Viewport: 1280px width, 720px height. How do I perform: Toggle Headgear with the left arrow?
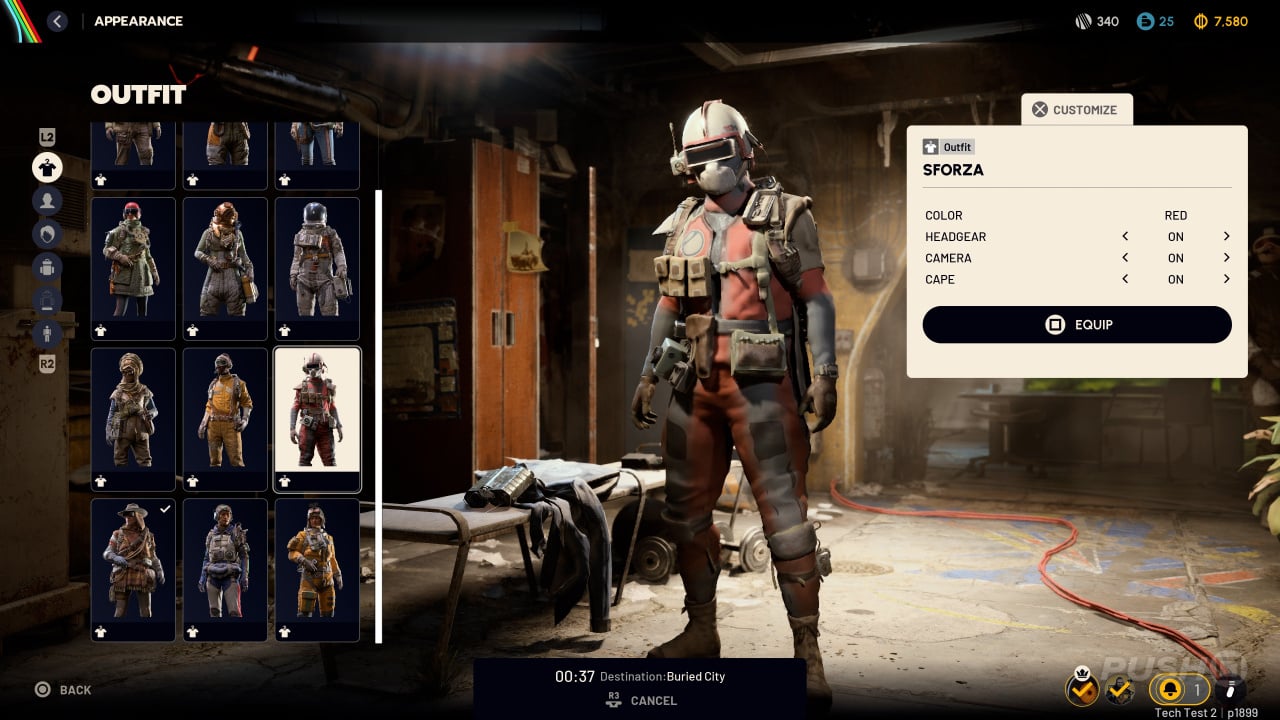(x=1125, y=237)
